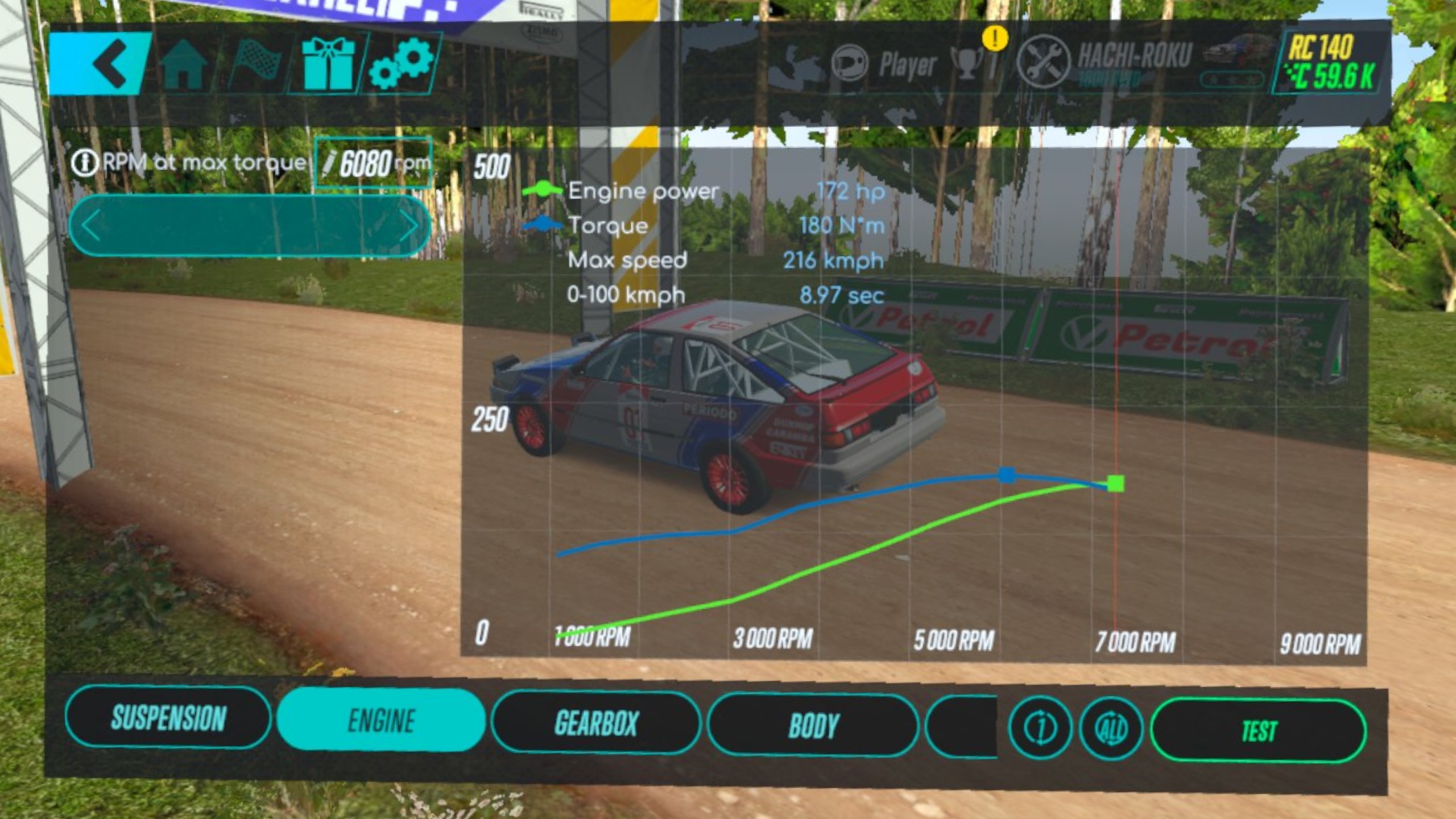Increase RPM at max torque with right arrow

pyautogui.click(x=407, y=226)
